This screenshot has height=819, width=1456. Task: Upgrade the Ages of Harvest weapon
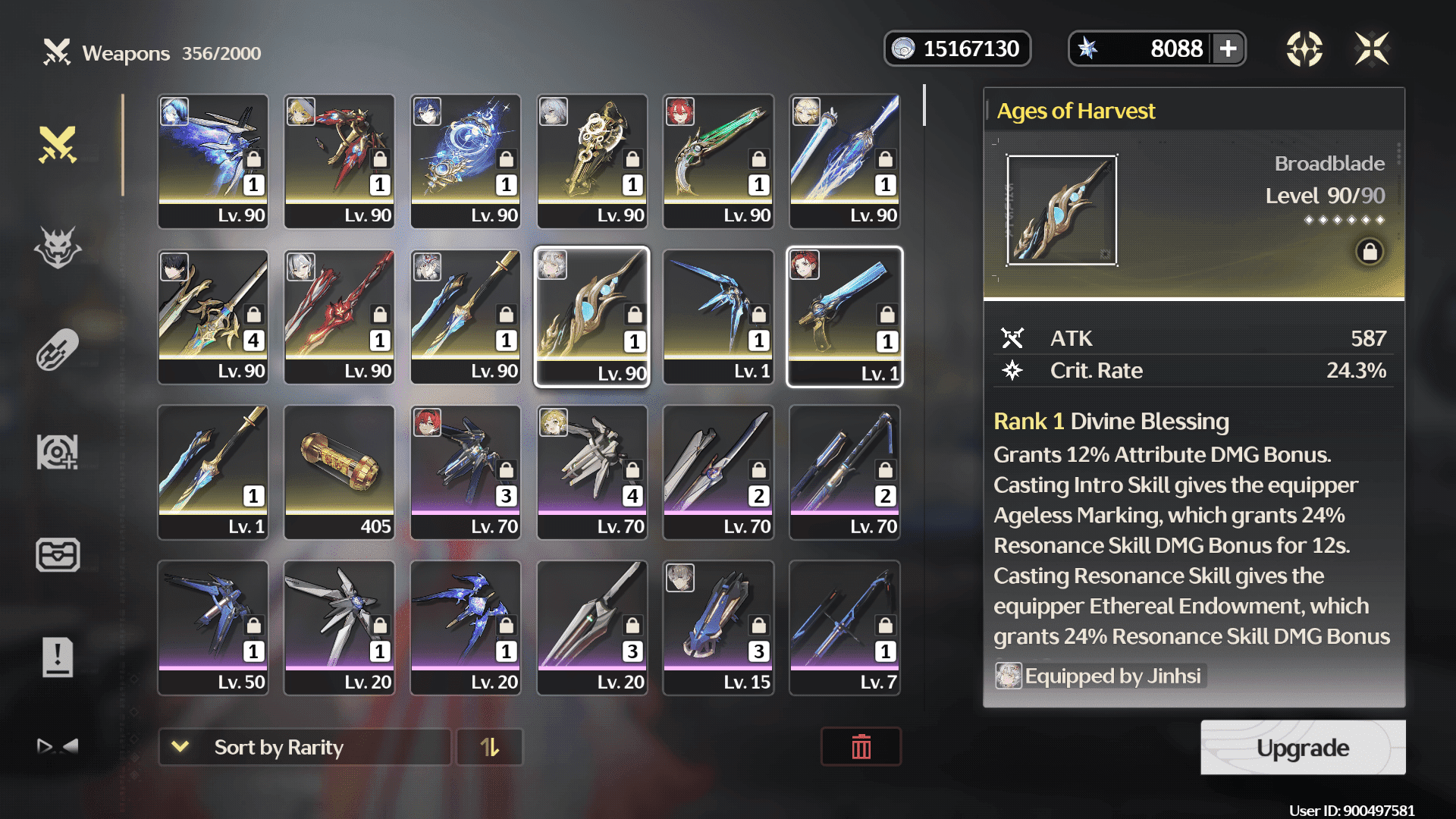click(1302, 748)
